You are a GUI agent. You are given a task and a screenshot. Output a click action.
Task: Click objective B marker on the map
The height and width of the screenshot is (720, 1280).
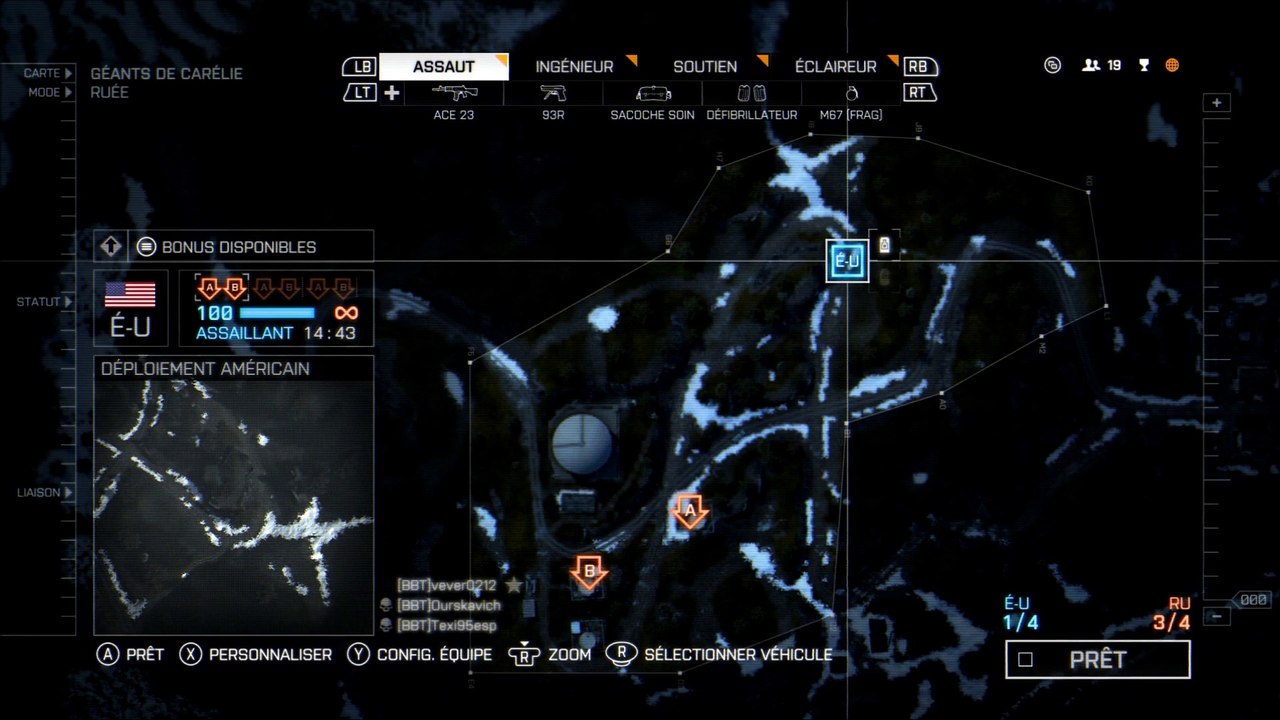point(589,573)
